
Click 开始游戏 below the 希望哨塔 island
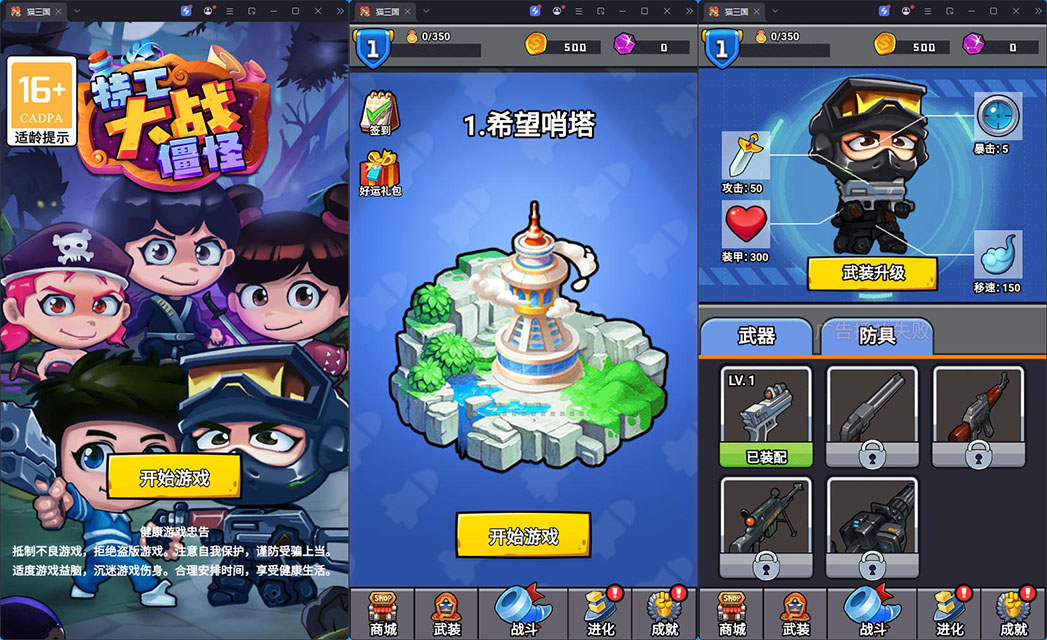coord(523,536)
